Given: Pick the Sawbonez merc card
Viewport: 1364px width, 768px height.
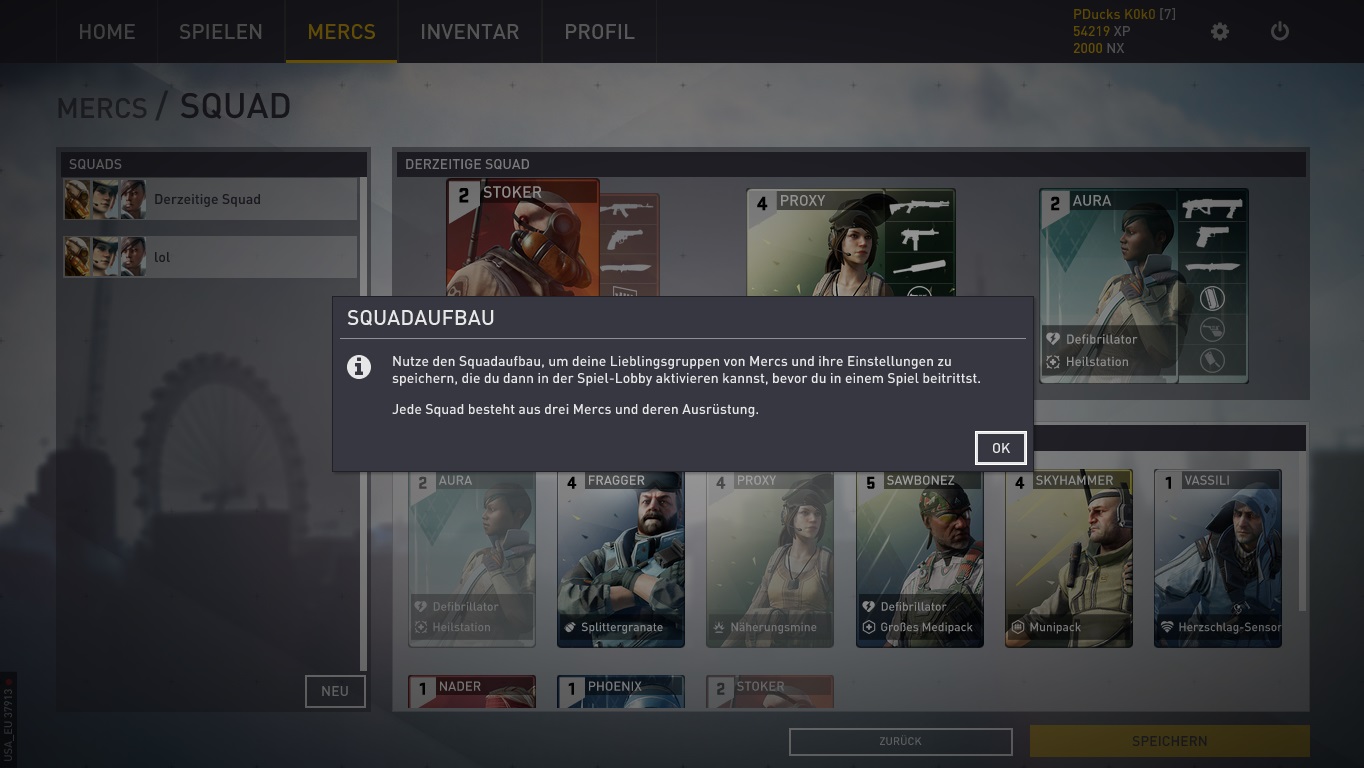Looking at the screenshot, I should coord(919,560).
